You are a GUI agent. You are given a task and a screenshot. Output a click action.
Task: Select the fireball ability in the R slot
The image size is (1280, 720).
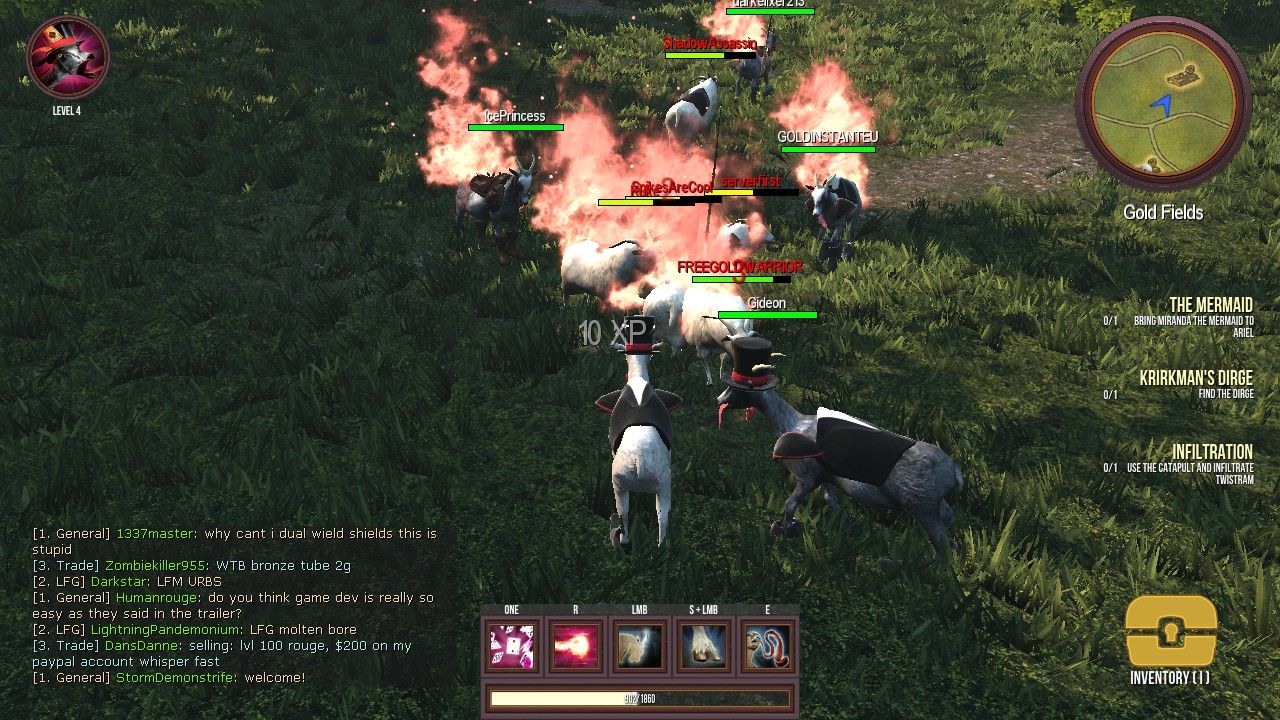(x=575, y=645)
